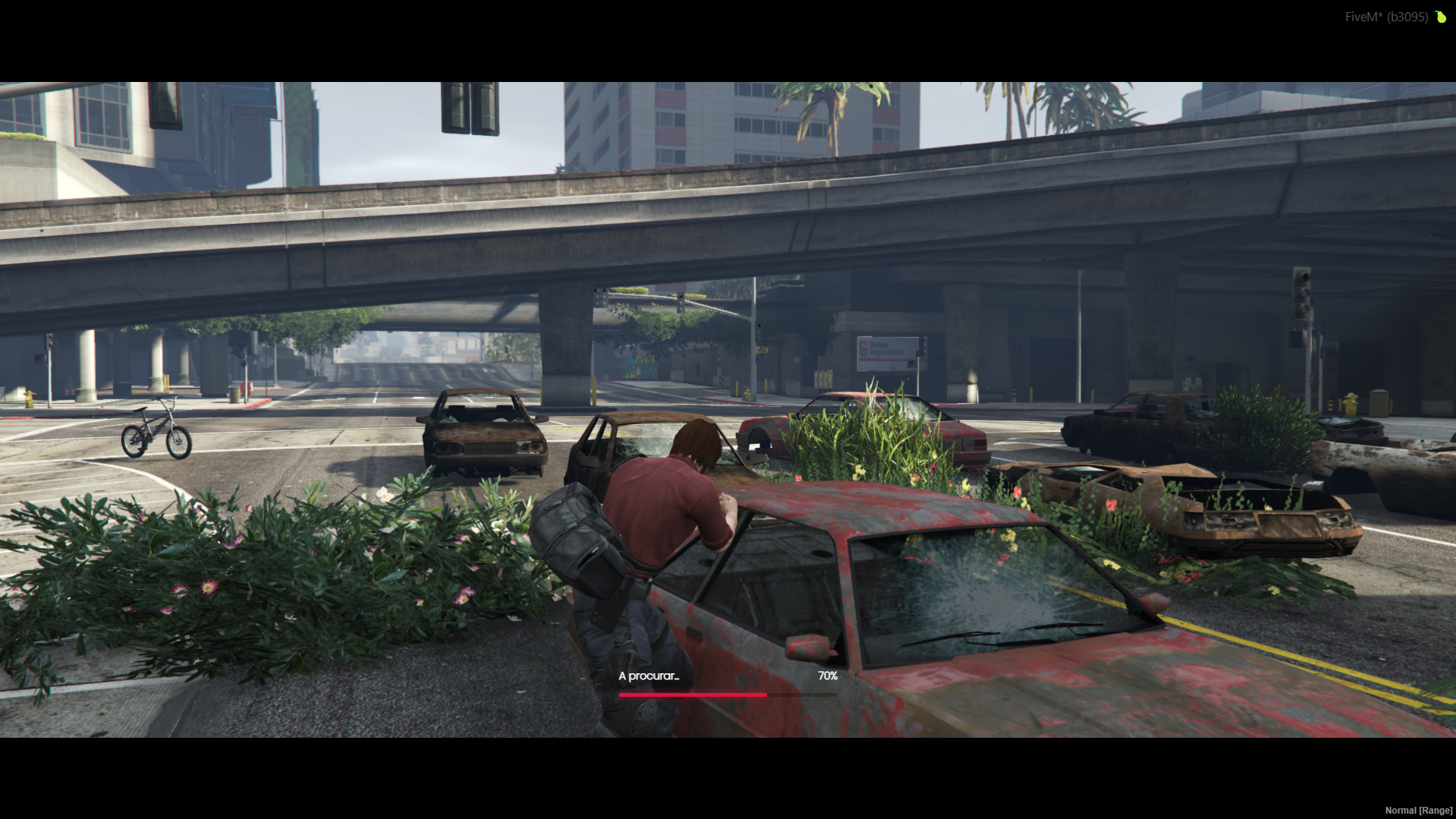The image size is (1456, 819).
Task: Click the 70% progress percentage text
Action: point(826,675)
